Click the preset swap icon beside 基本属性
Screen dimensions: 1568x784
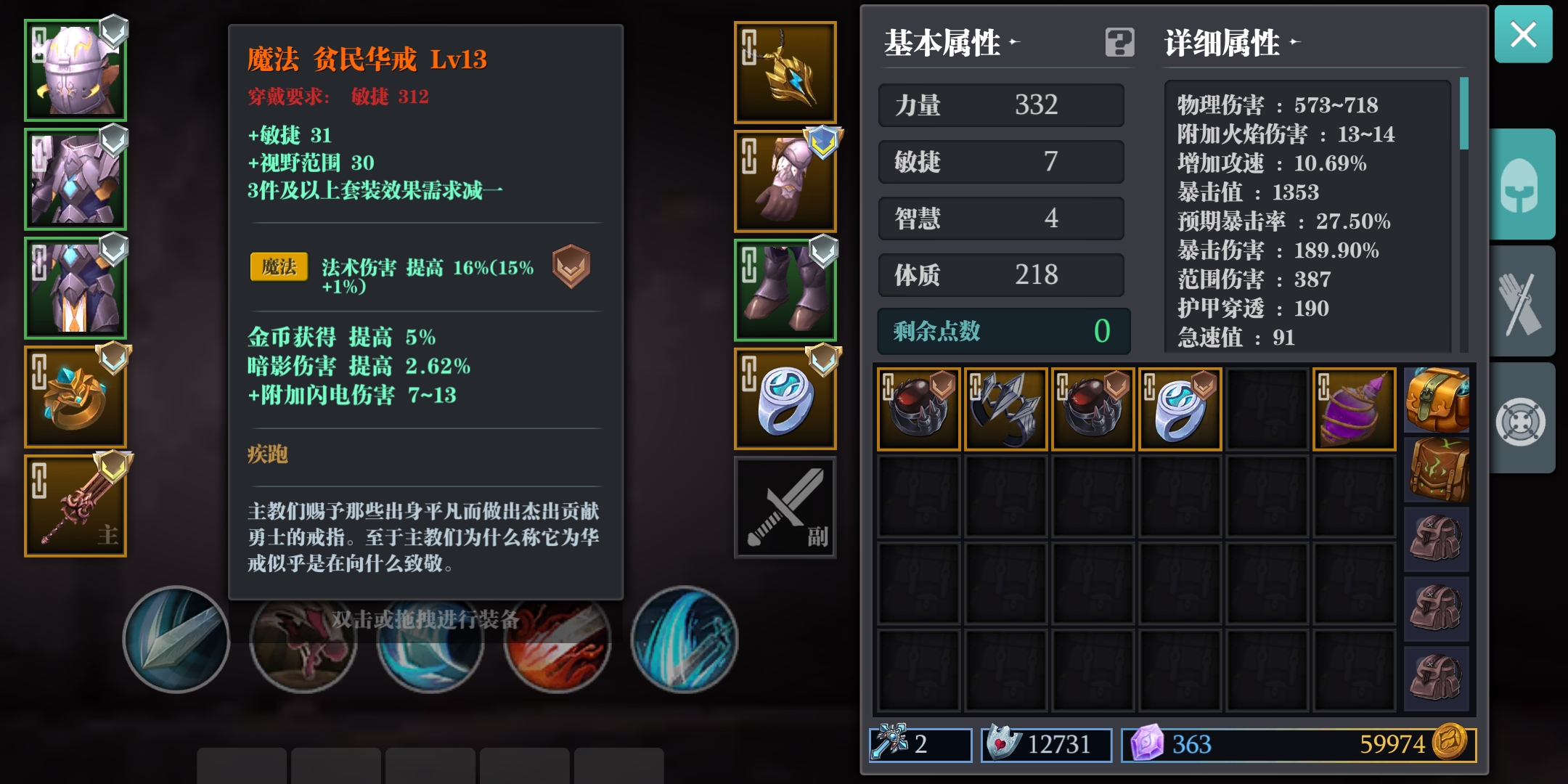click(x=1122, y=44)
